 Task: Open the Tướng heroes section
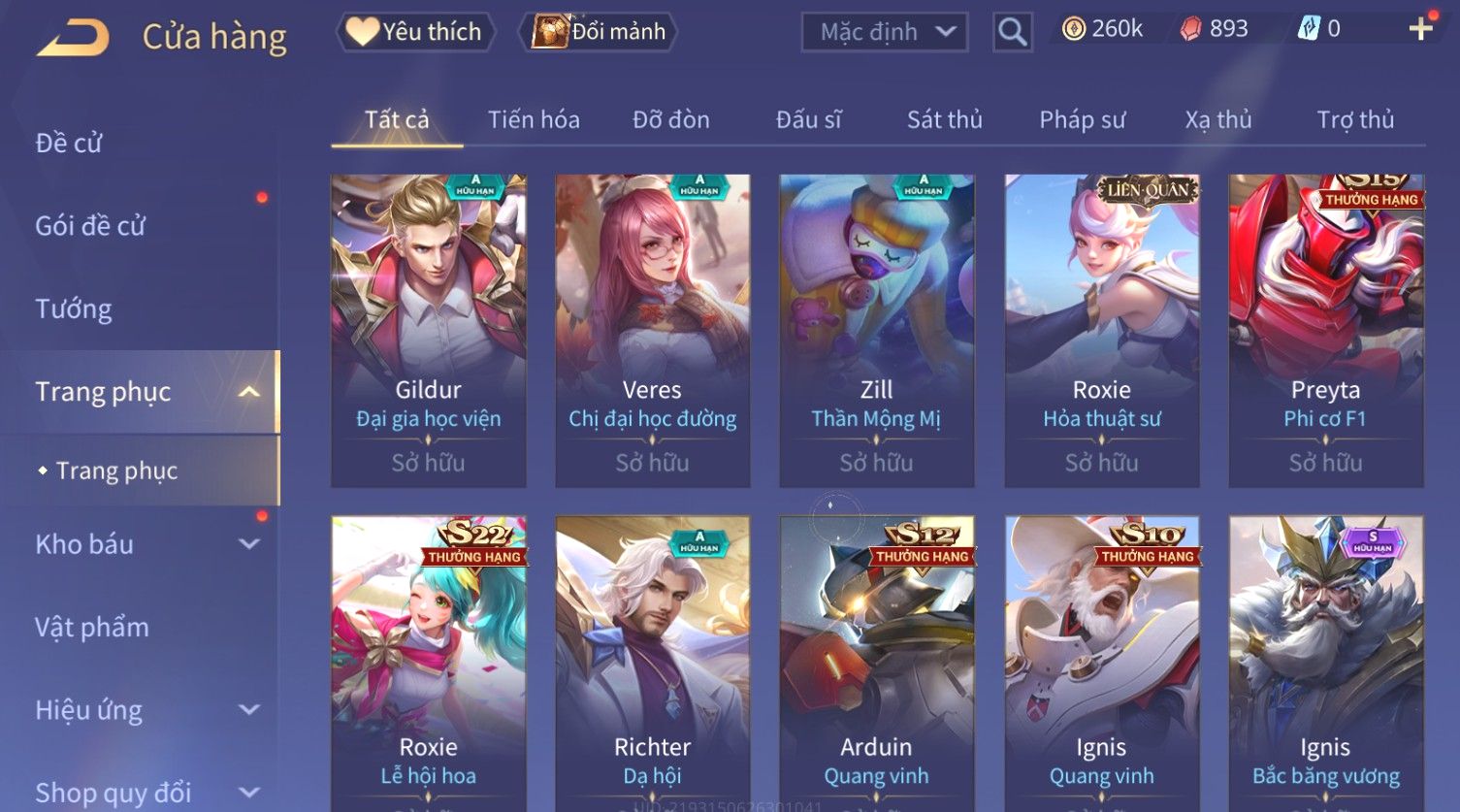tap(74, 309)
